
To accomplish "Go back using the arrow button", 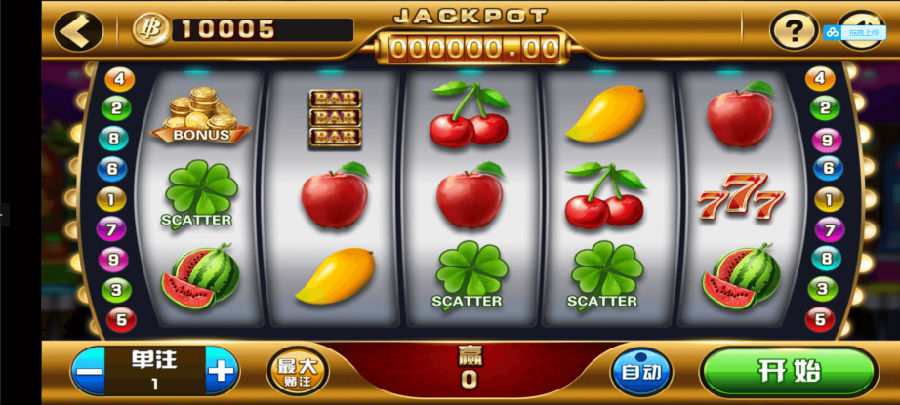I will tap(78, 30).
